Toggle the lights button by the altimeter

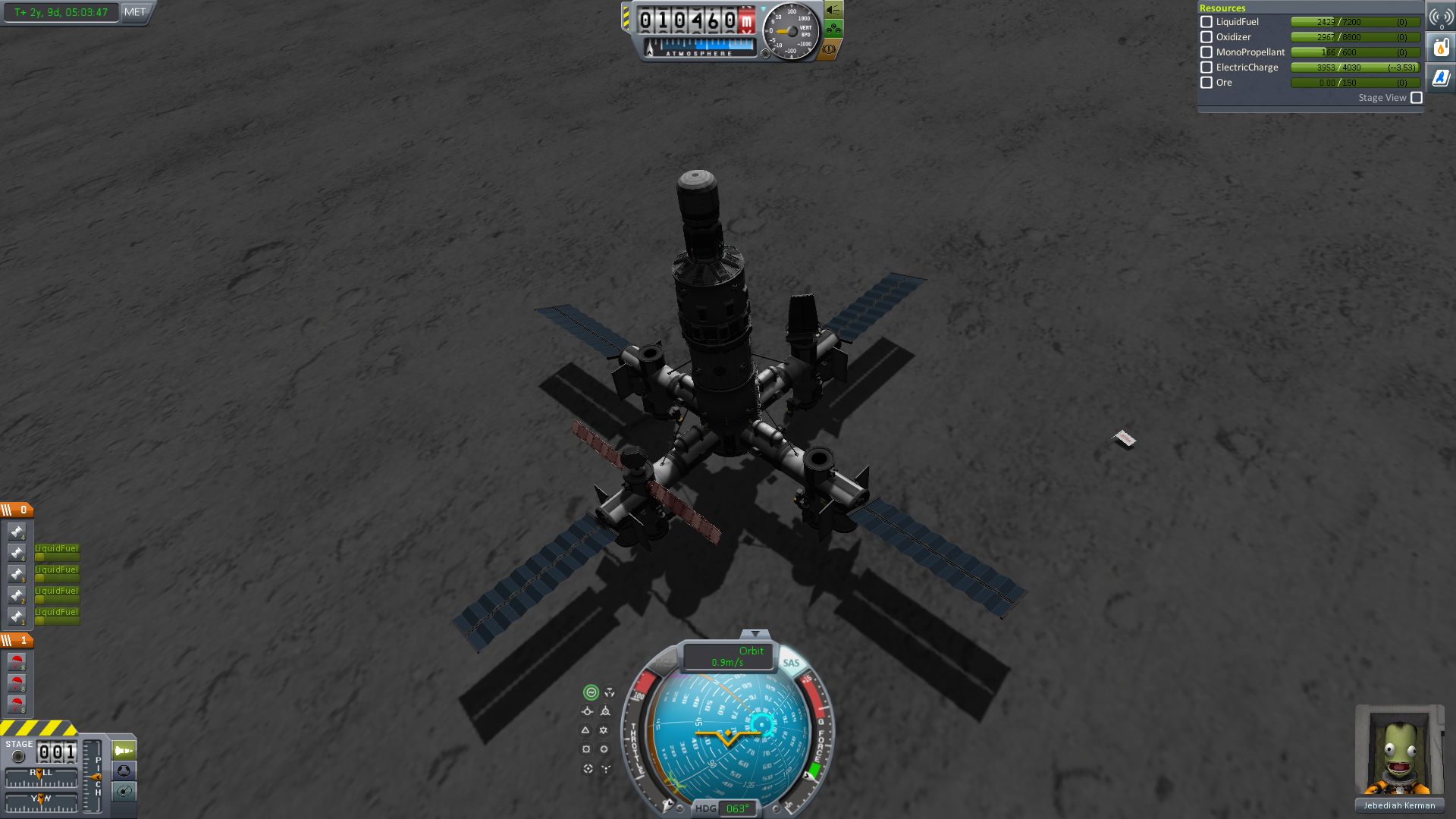coord(833,10)
